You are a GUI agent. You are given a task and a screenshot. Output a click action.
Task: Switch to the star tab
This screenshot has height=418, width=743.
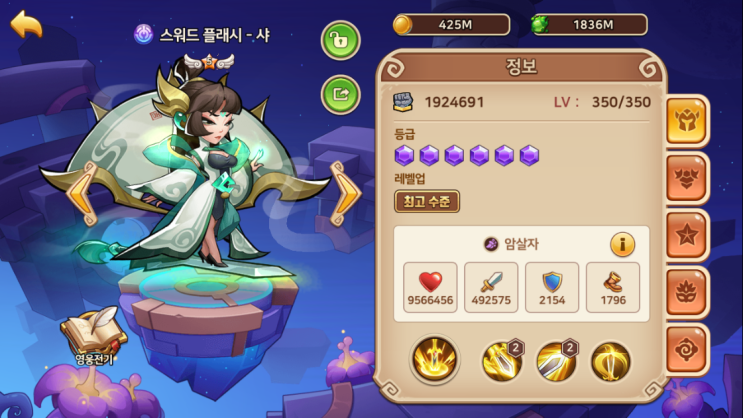pos(687,236)
